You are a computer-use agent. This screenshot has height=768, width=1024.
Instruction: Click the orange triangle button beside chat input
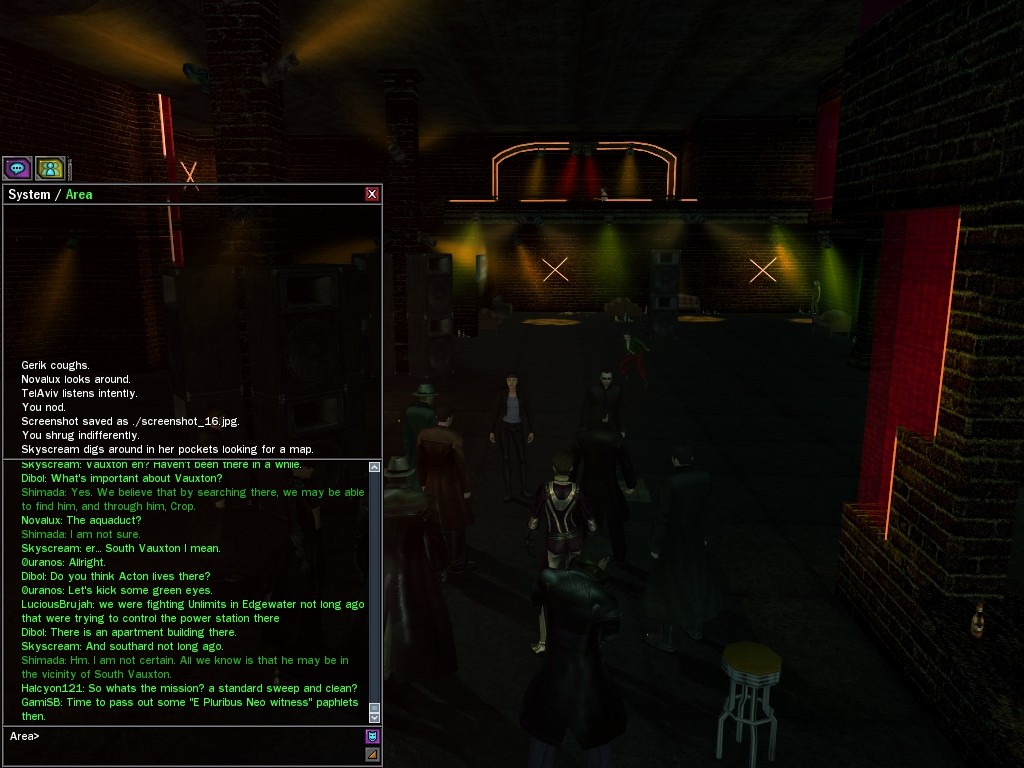click(x=372, y=754)
